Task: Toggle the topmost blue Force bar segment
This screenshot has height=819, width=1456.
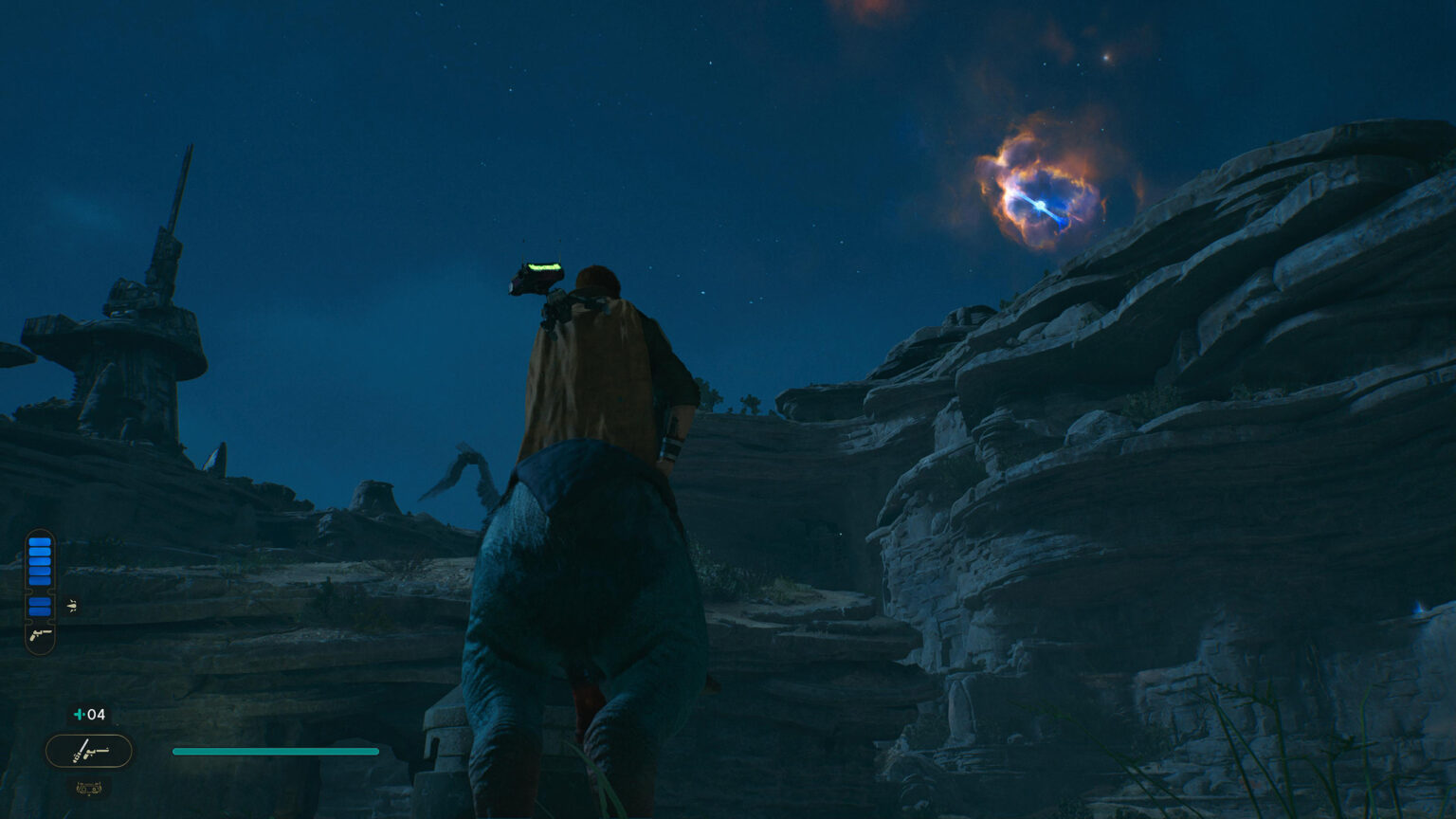Action: pyautogui.click(x=40, y=540)
